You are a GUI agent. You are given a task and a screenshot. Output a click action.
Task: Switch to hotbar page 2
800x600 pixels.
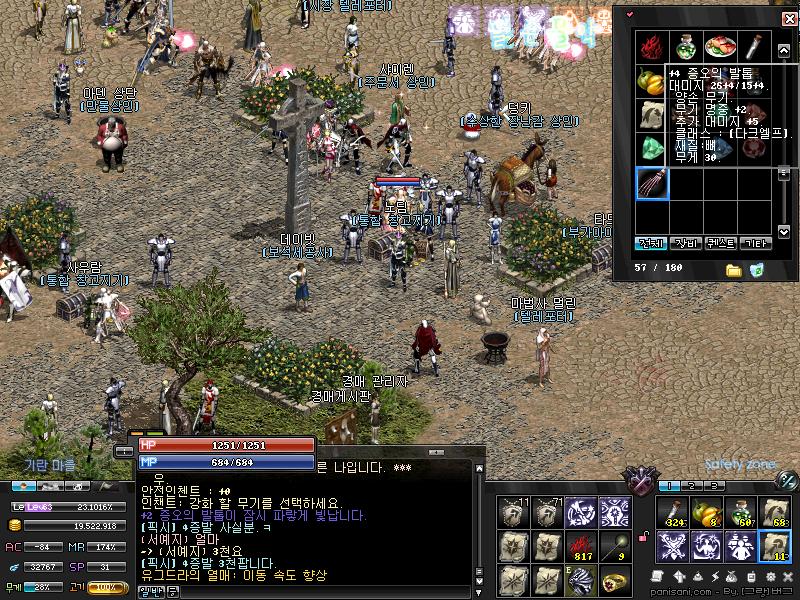[692, 486]
